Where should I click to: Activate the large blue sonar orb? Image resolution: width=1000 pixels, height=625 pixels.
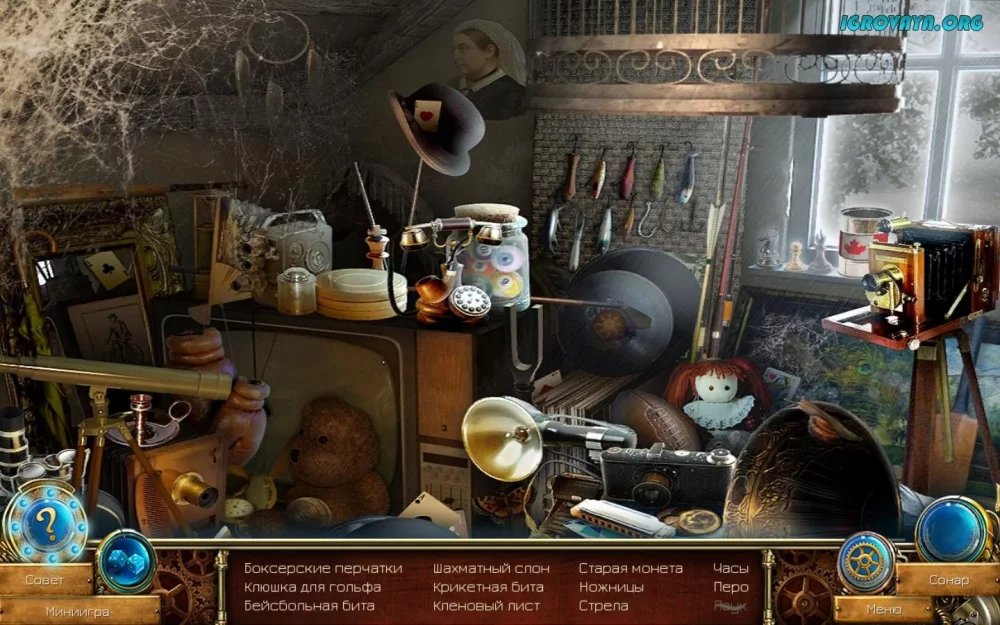(951, 528)
